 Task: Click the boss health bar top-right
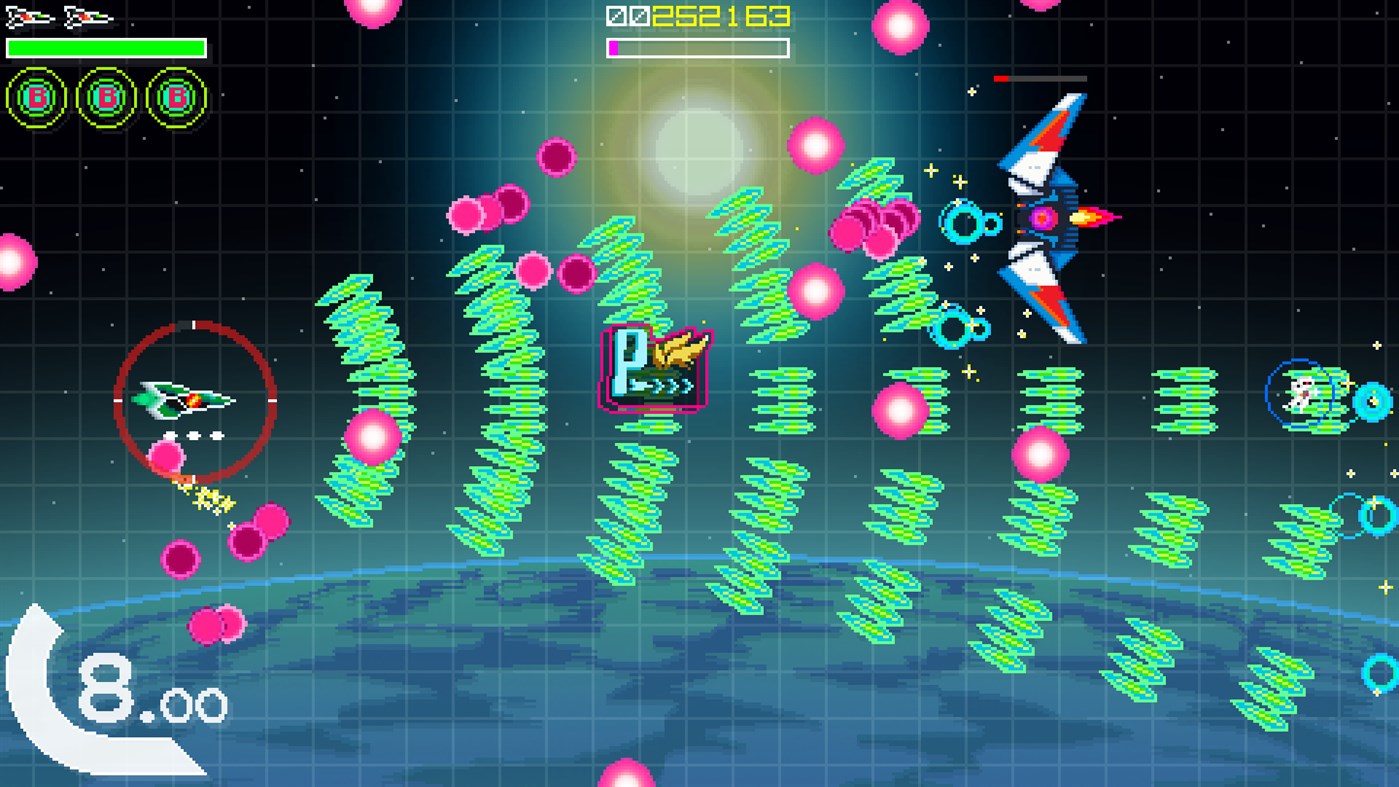[1040, 76]
